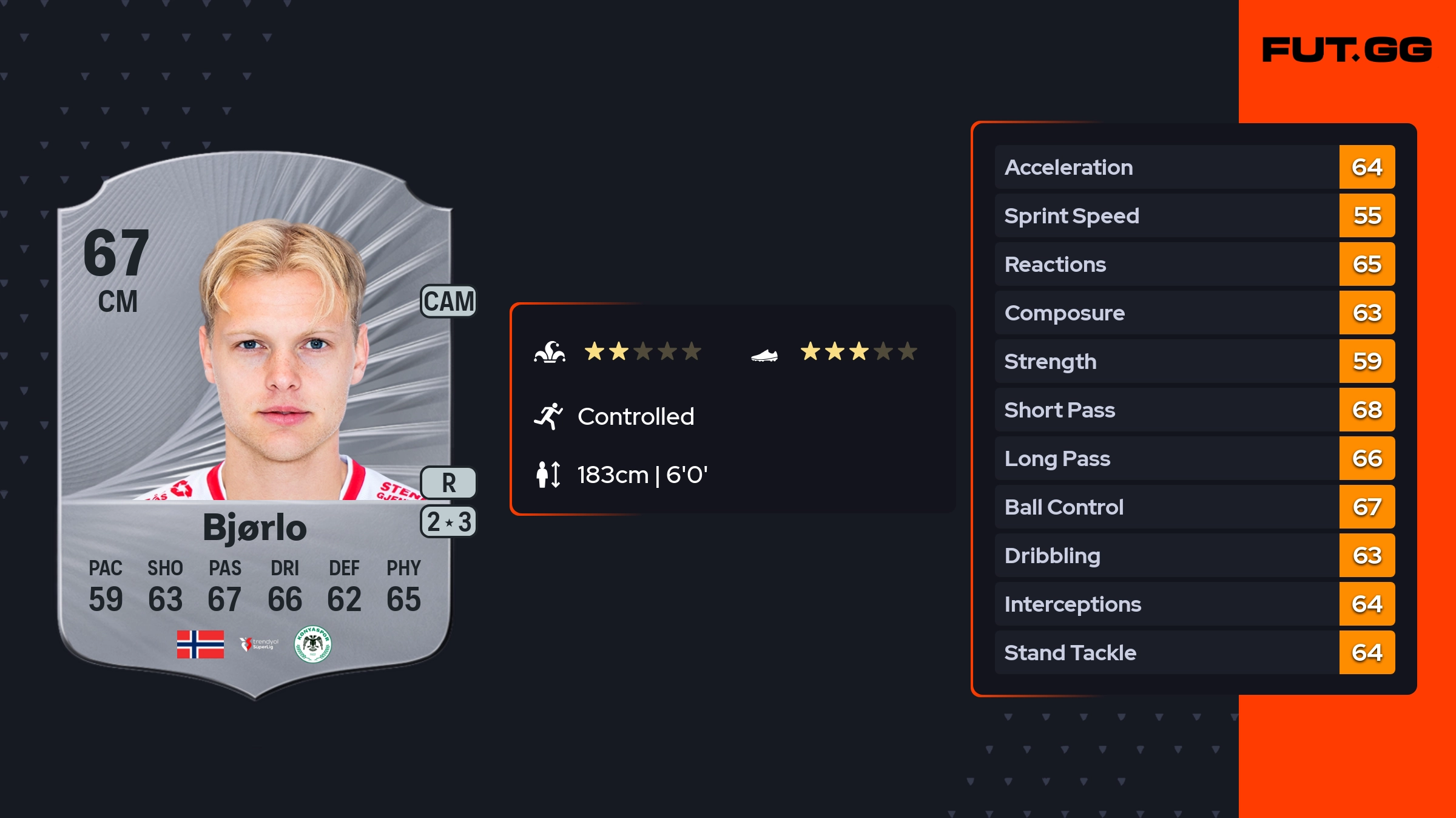Click the Norway flag on the card
The image size is (1456, 818).
(x=200, y=644)
